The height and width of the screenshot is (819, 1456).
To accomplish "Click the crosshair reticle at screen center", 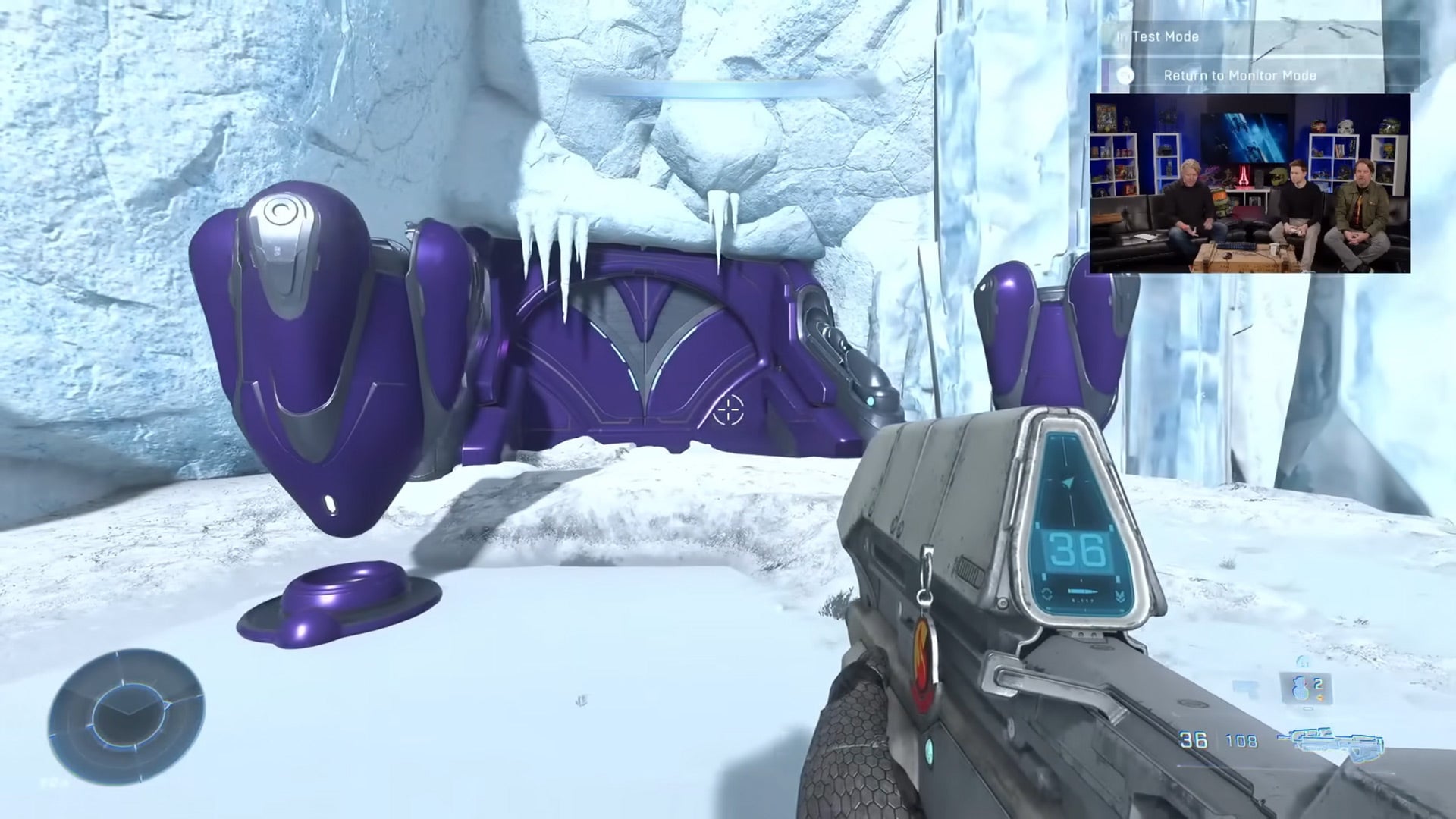I will (x=730, y=409).
